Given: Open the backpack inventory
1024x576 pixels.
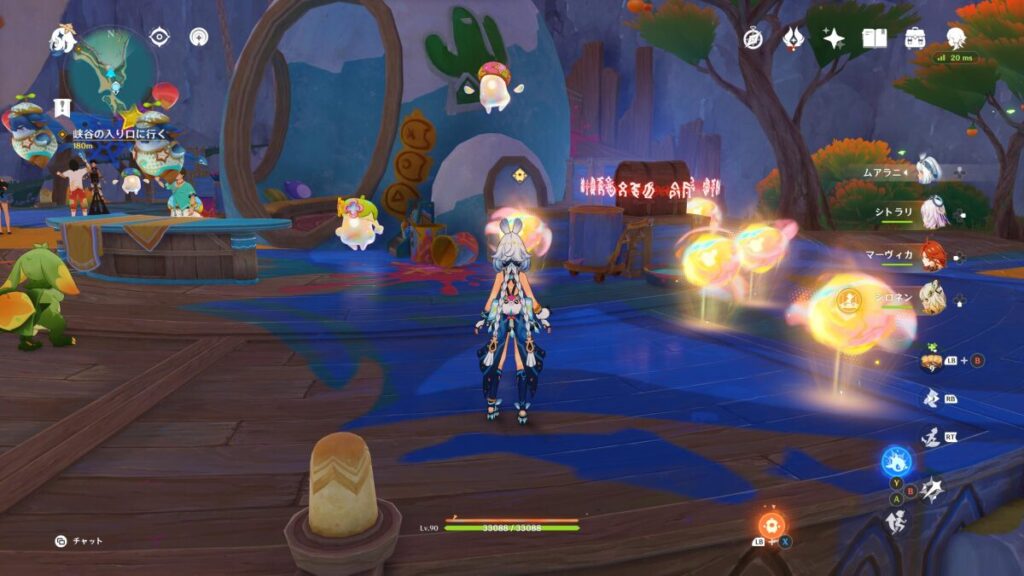Looking at the screenshot, I should [914, 38].
